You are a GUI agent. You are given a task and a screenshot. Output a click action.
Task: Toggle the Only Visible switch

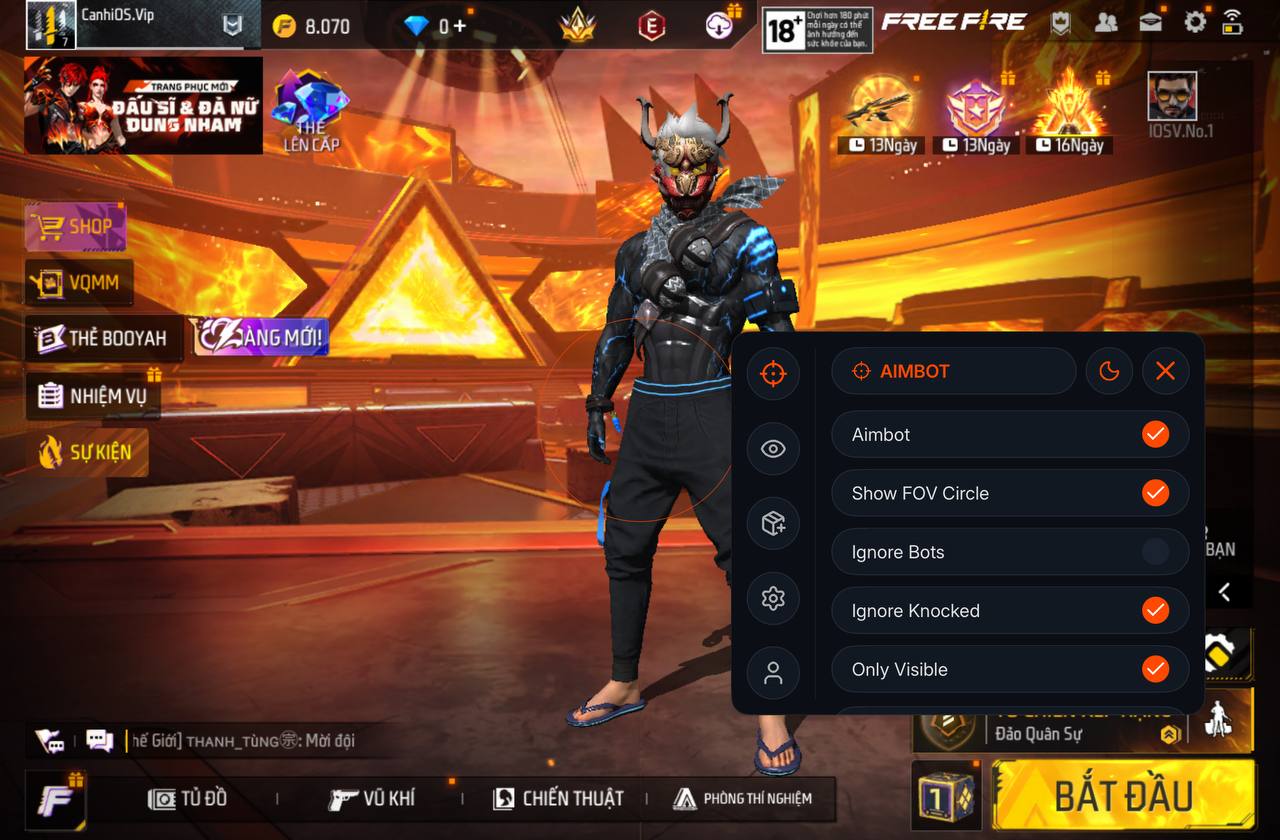[x=1157, y=669]
